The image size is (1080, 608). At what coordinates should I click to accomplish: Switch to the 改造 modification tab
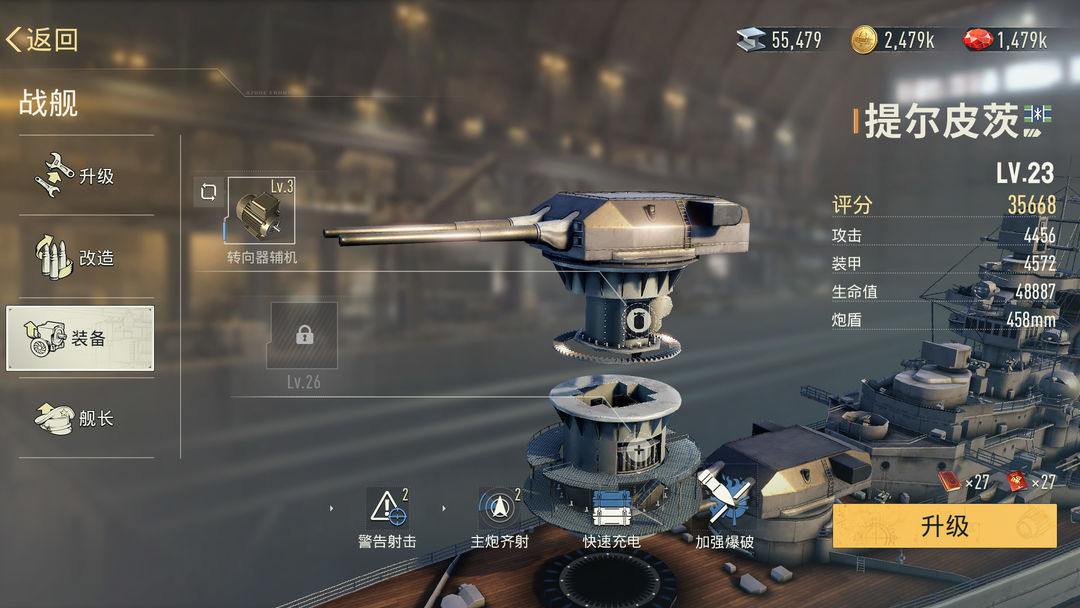pyautogui.click(x=80, y=257)
